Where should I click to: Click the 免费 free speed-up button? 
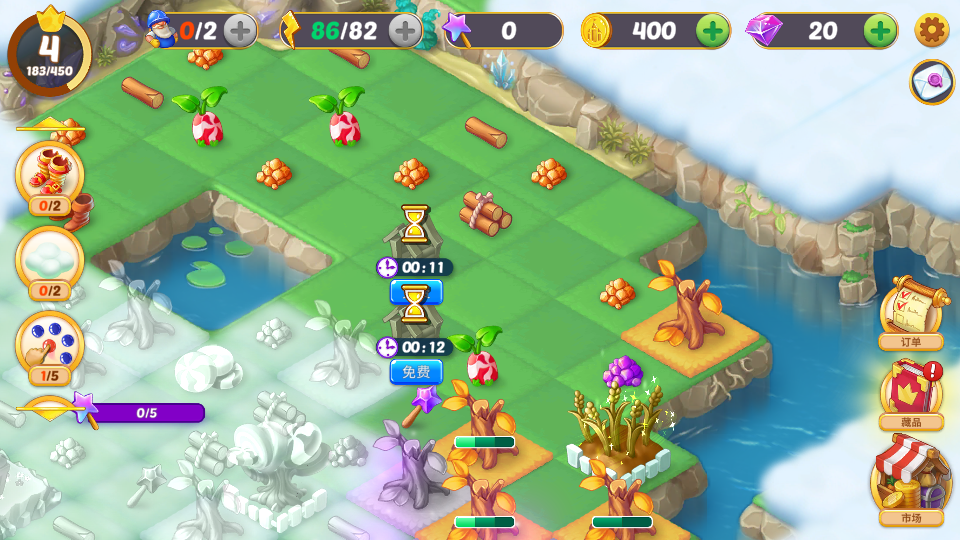(415, 372)
